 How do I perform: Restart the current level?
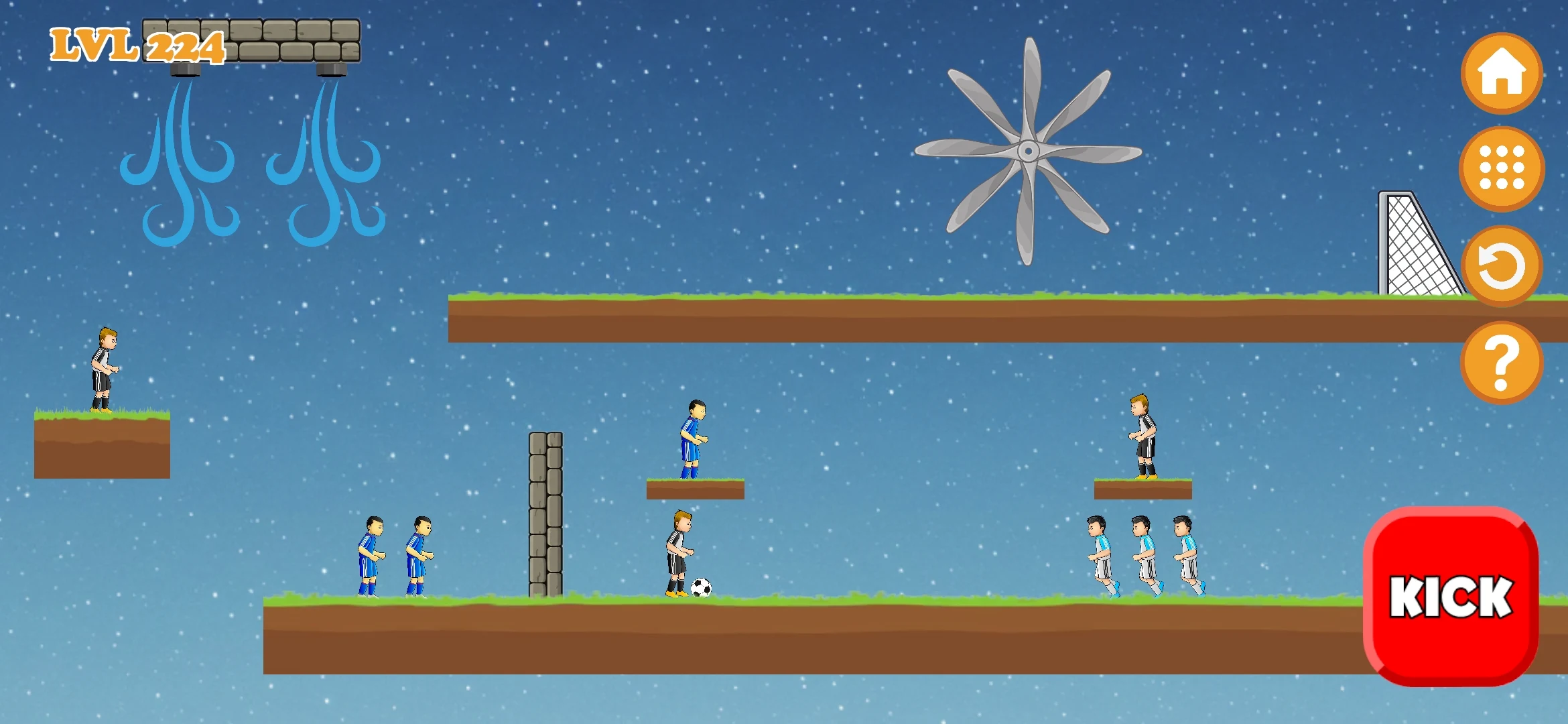(x=1502, y=266)
